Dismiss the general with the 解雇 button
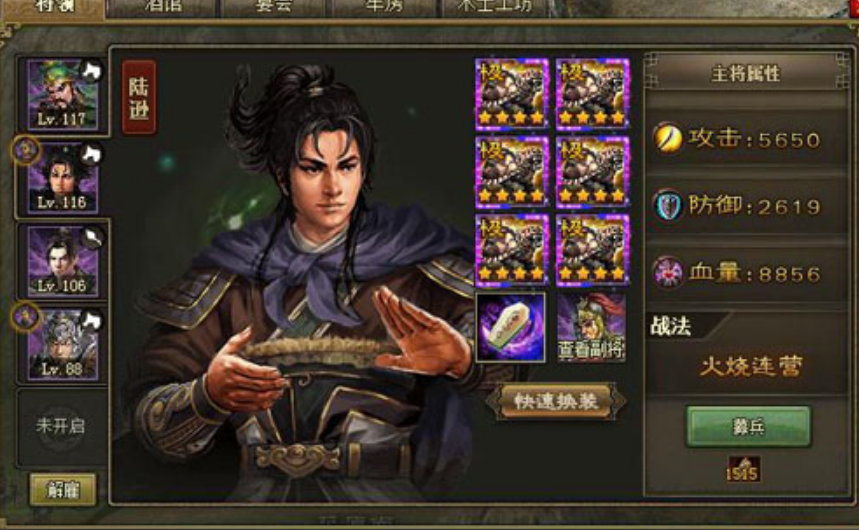Viewport: 859px width, 530px height. point(63,489)
